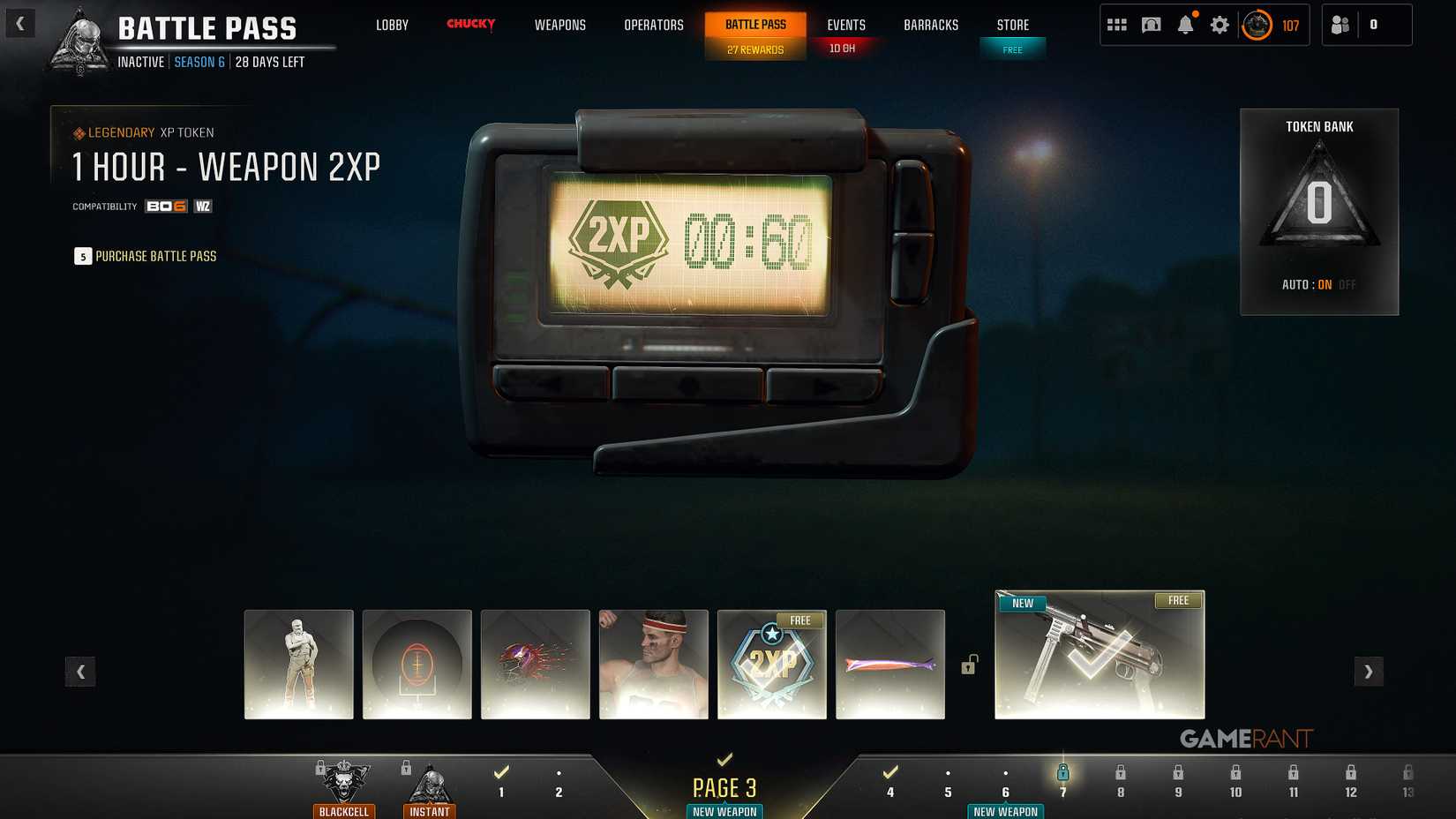Open the settings gear icon
The height and width of the screenshot is (819, 1456).
[x=1220, y=25]
